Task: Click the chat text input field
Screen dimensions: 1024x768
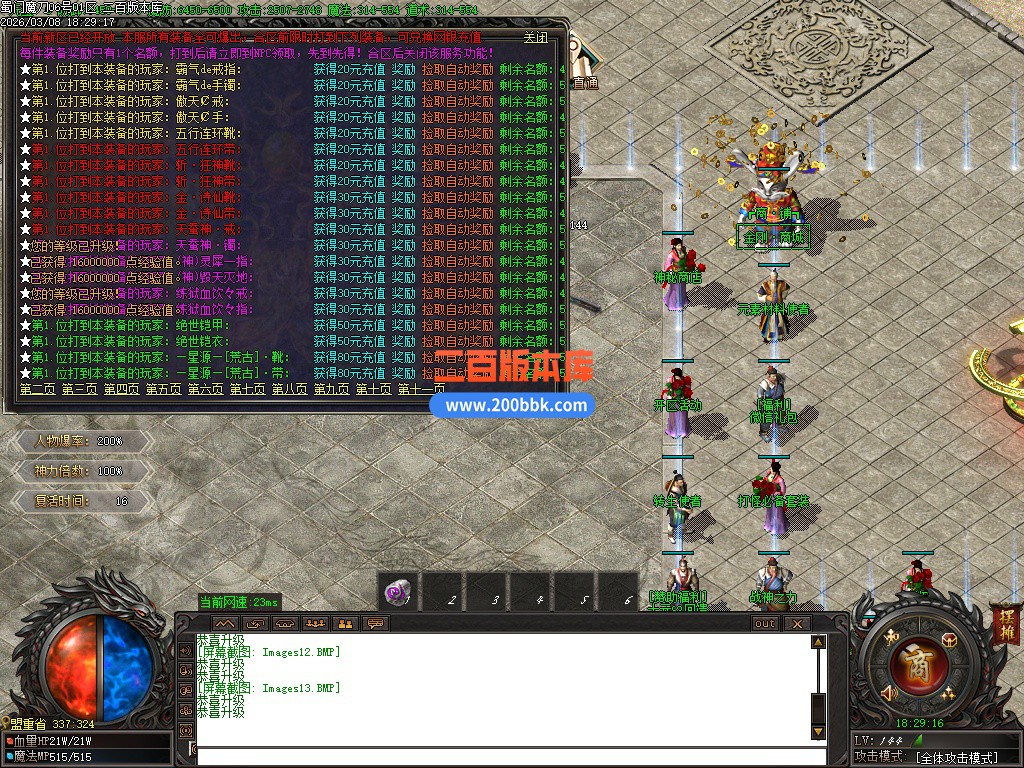Action: [x=500, y=756]
